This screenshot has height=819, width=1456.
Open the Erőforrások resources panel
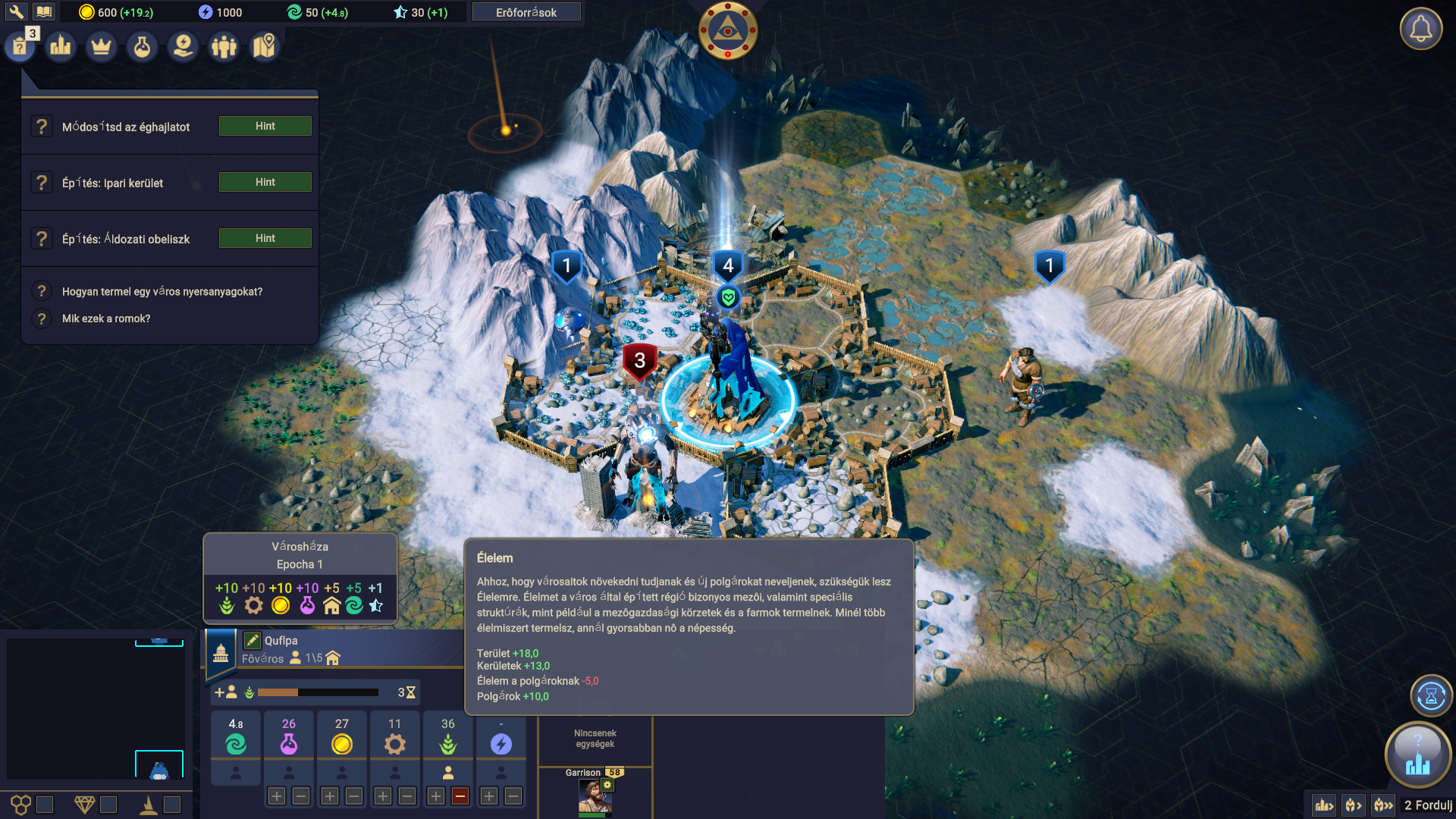tap(526, 12)
